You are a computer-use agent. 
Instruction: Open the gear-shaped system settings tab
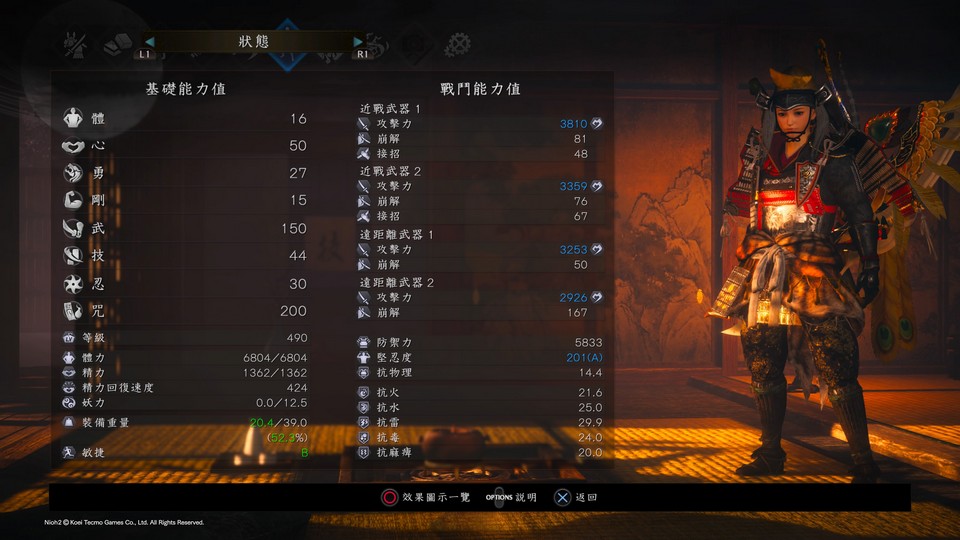pyautogui.click(x=458, y=44)
